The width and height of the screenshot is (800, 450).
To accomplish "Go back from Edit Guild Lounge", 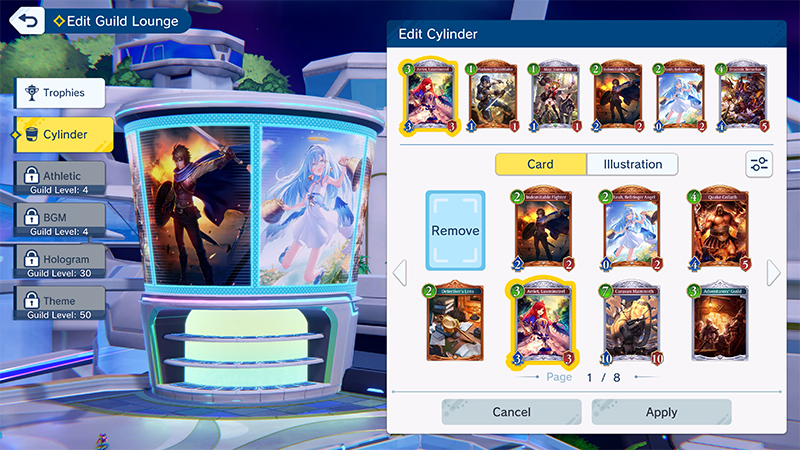I will [26, 20].
